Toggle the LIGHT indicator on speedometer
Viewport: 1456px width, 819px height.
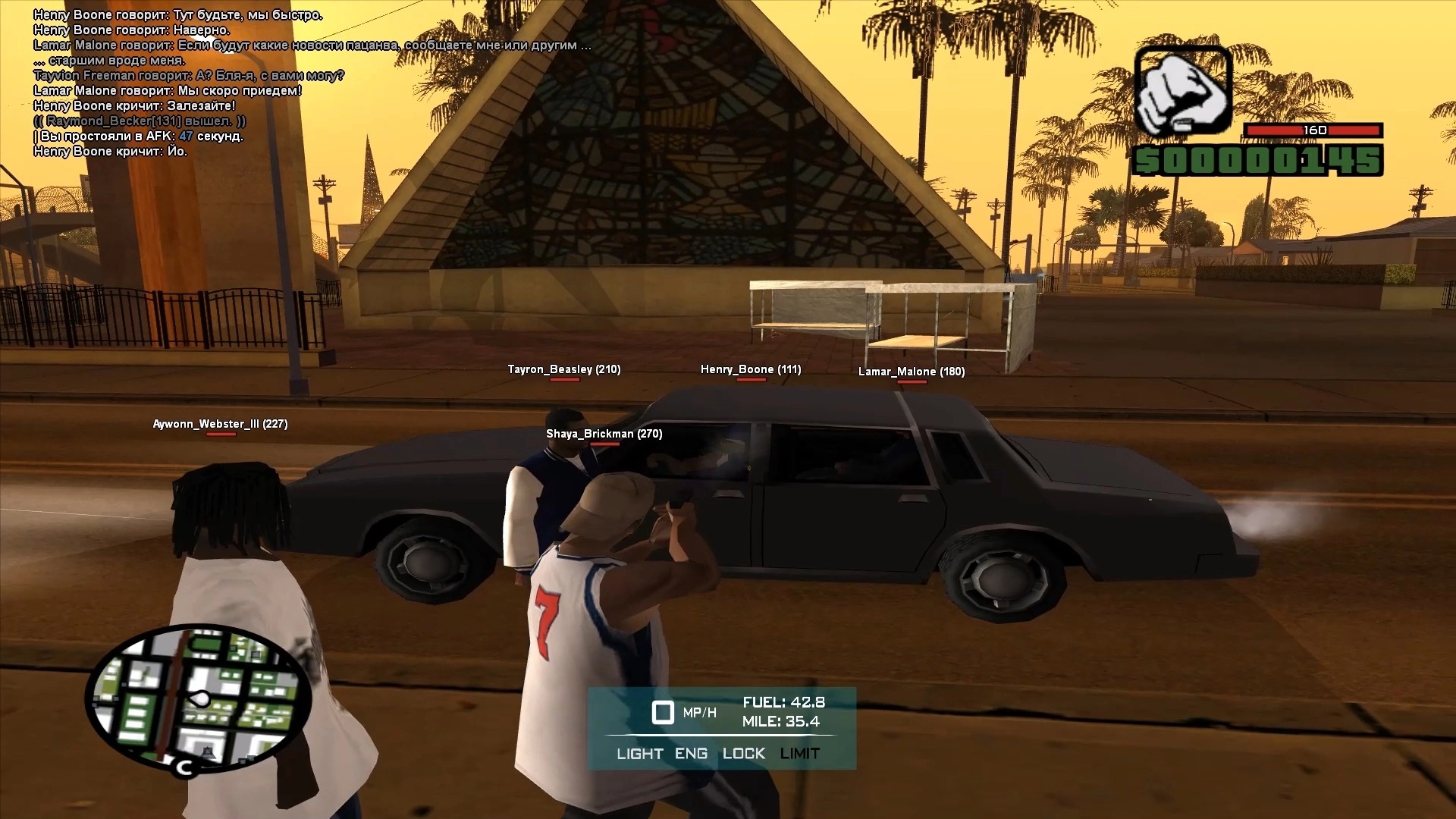(x=639, y=754)
